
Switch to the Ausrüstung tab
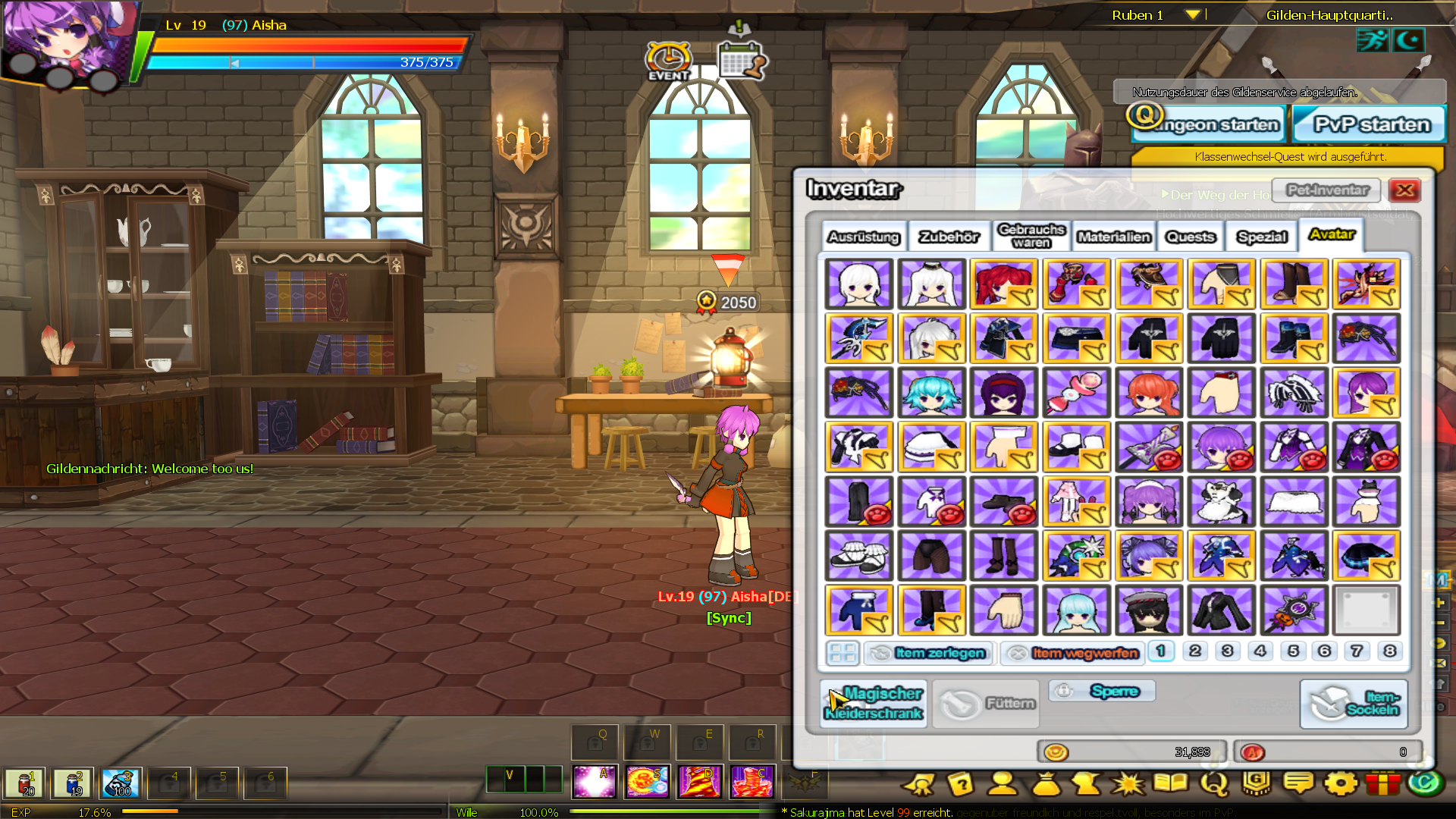click(x=863, y=237)
